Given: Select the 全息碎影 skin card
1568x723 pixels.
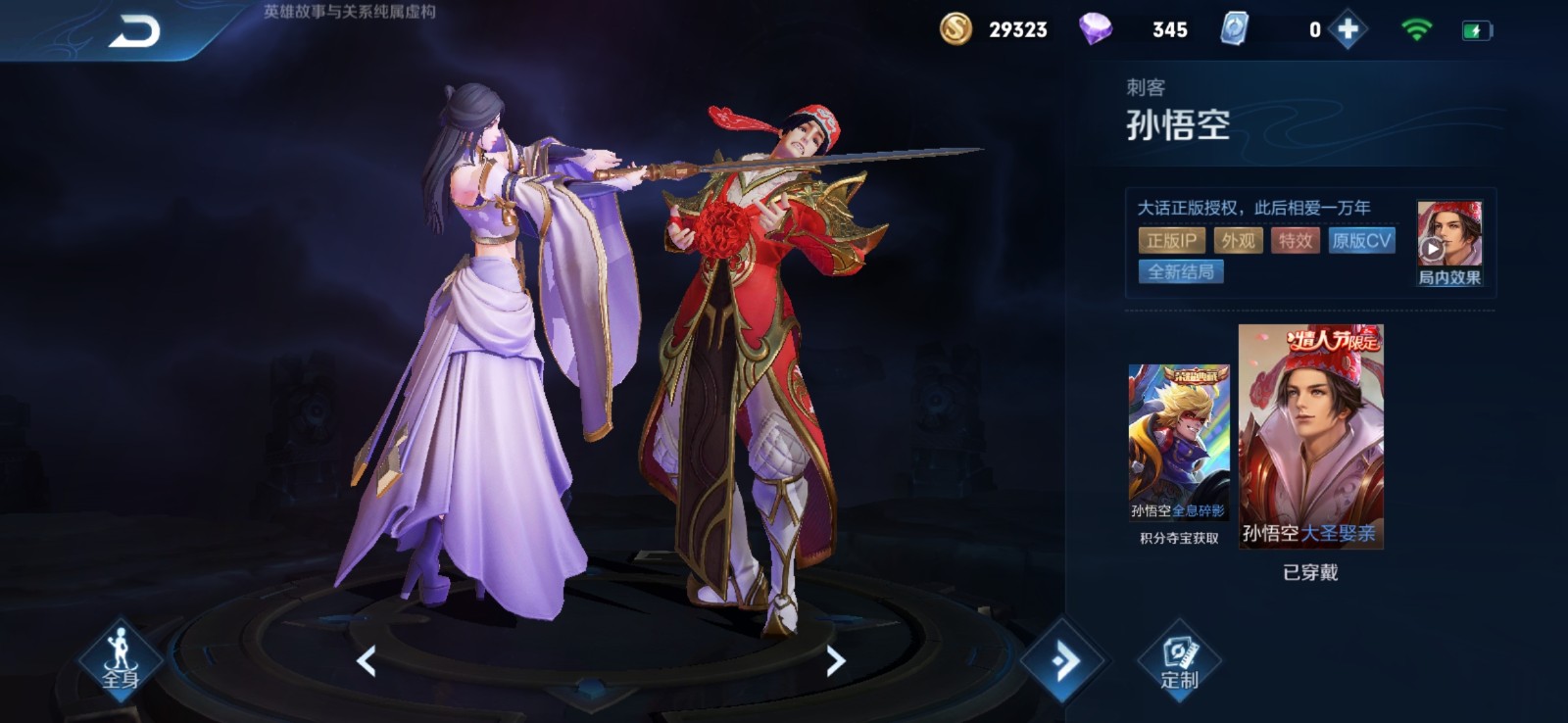Looking at the screenshot, I should click(1179, 442).
